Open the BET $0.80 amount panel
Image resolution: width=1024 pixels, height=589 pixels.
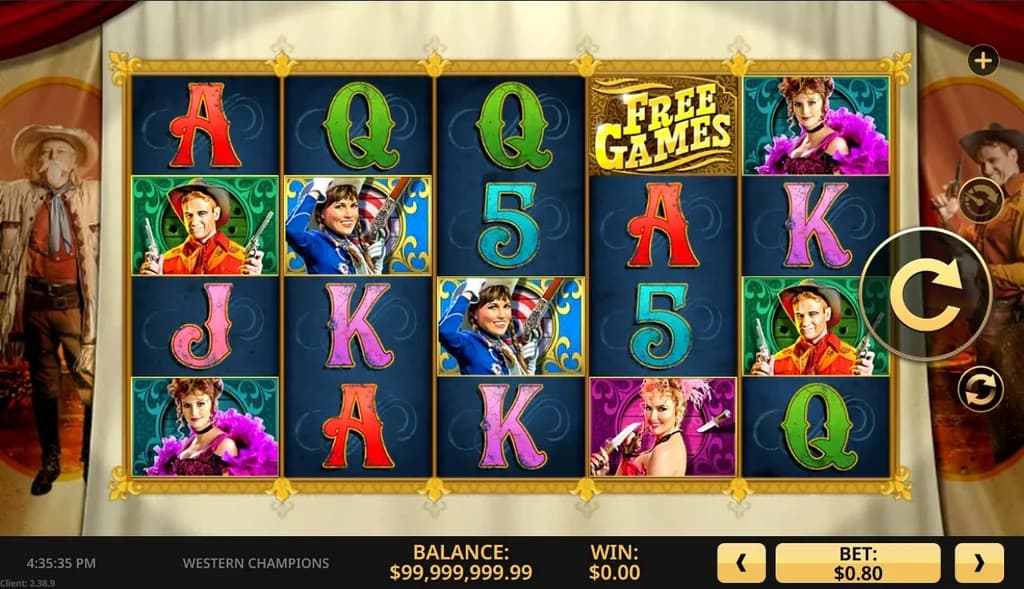[x=858, y=563]
